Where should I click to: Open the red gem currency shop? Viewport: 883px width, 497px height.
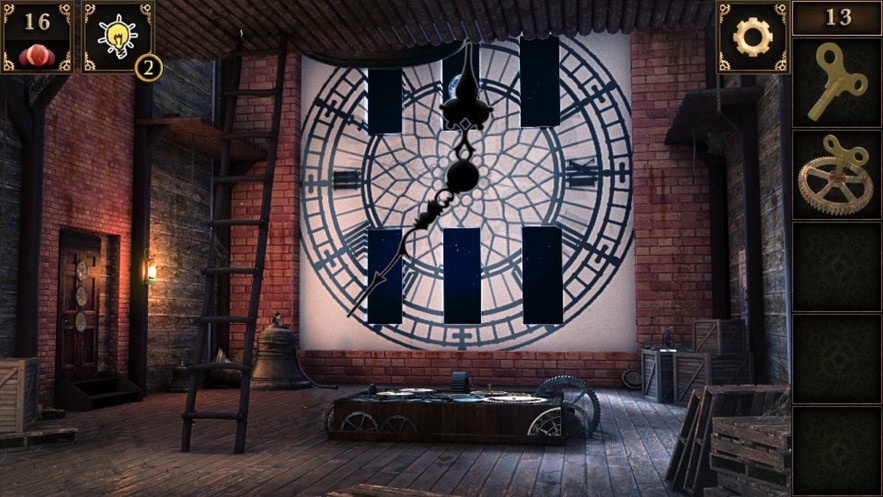tap(36, 37)
